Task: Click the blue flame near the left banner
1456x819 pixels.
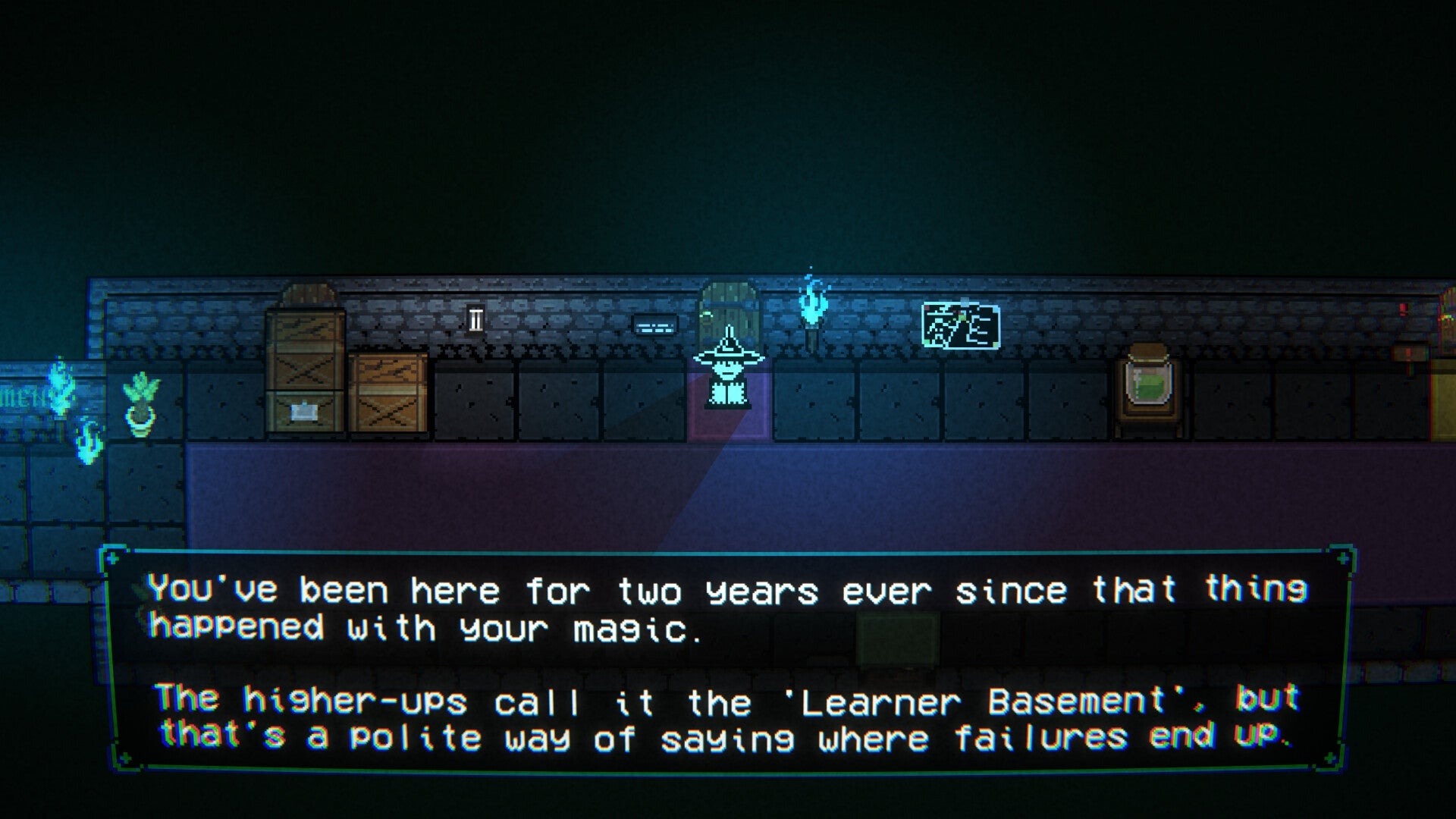Action: pyautogui.click(x=59, y=387)
